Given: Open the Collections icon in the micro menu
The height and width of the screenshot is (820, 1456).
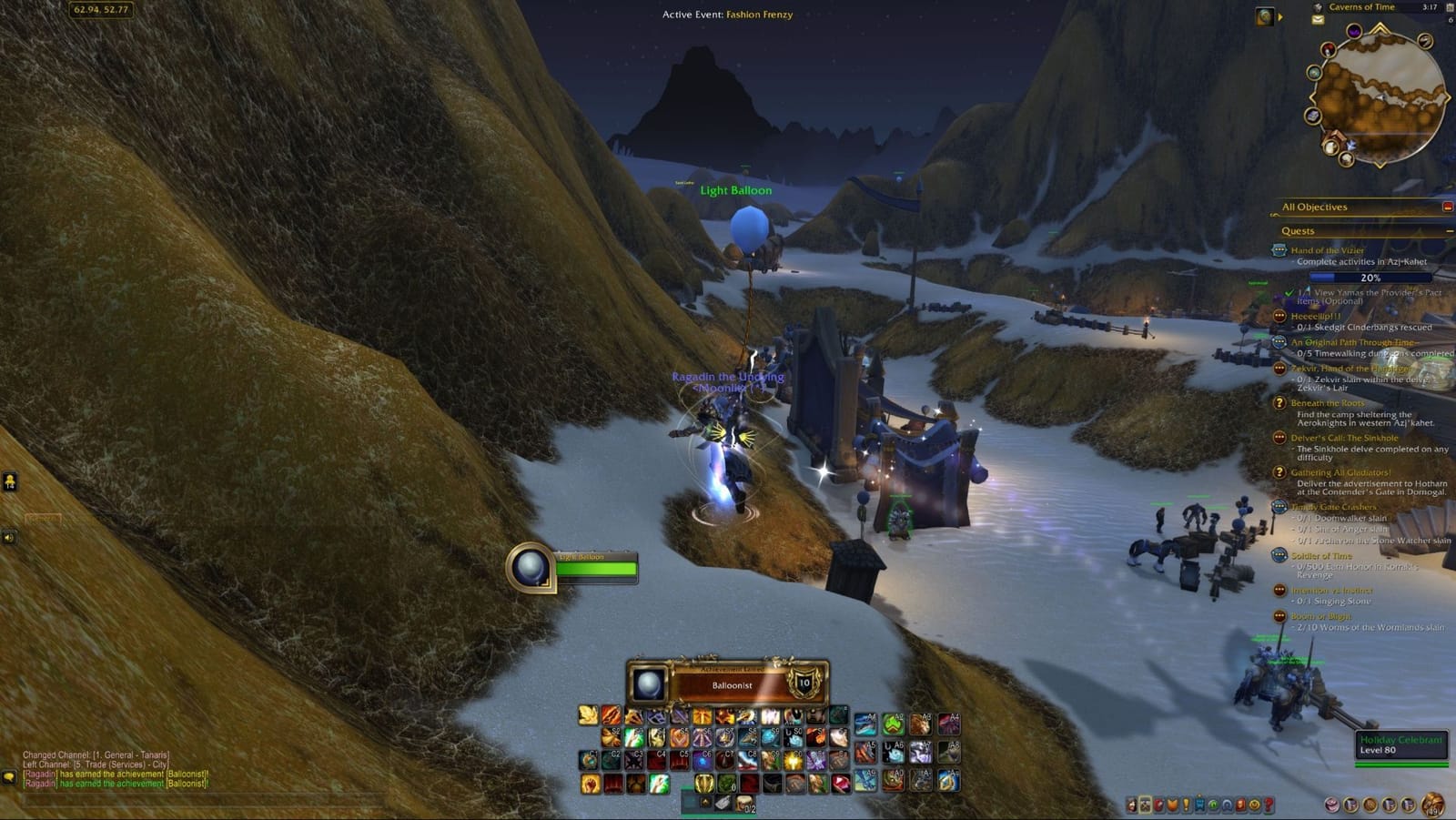Looking at the screenshot, I should [x=1227, y=804].
